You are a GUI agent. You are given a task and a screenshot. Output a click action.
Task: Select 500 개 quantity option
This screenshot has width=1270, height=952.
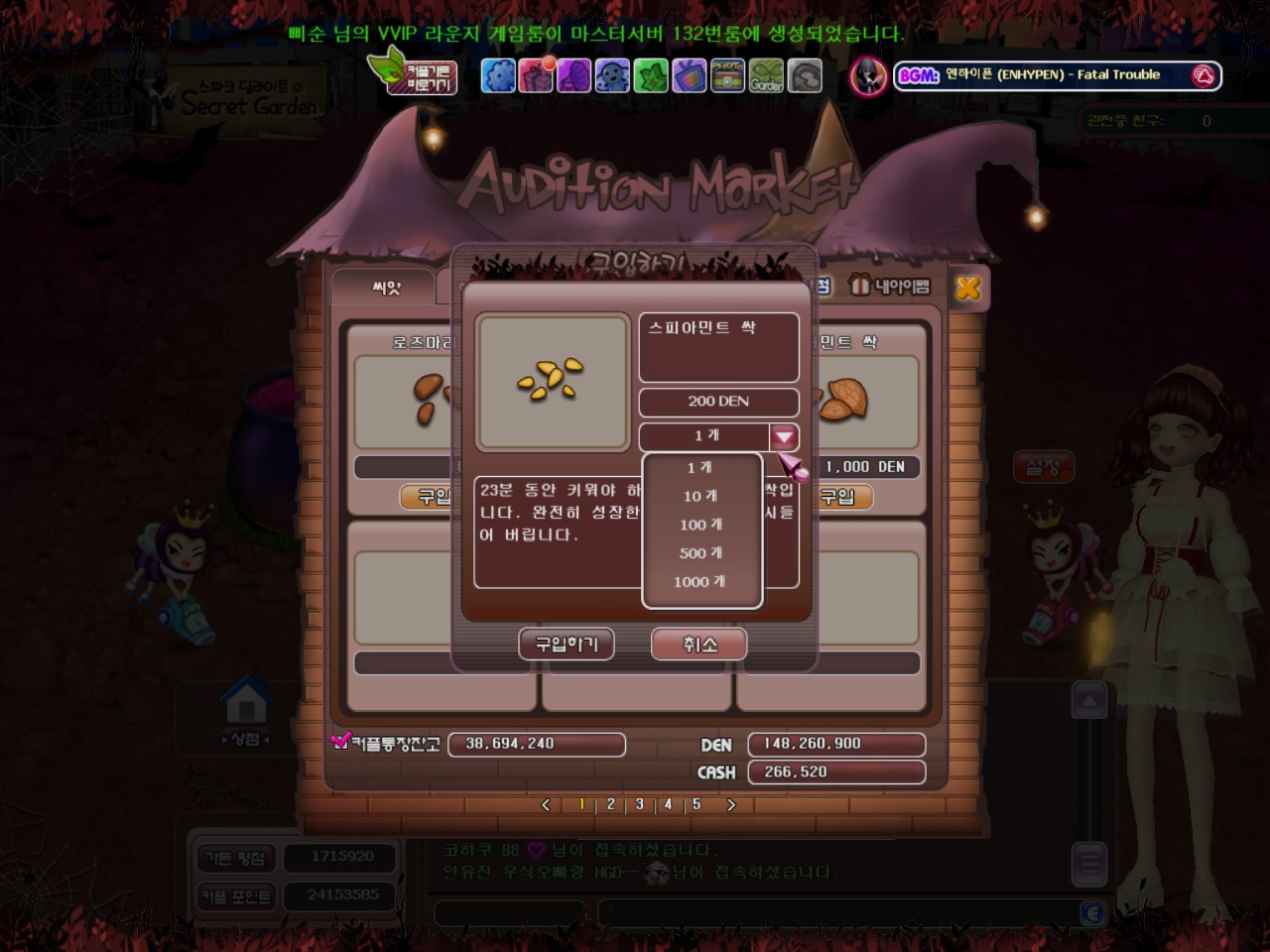click(x=700, y=553)
